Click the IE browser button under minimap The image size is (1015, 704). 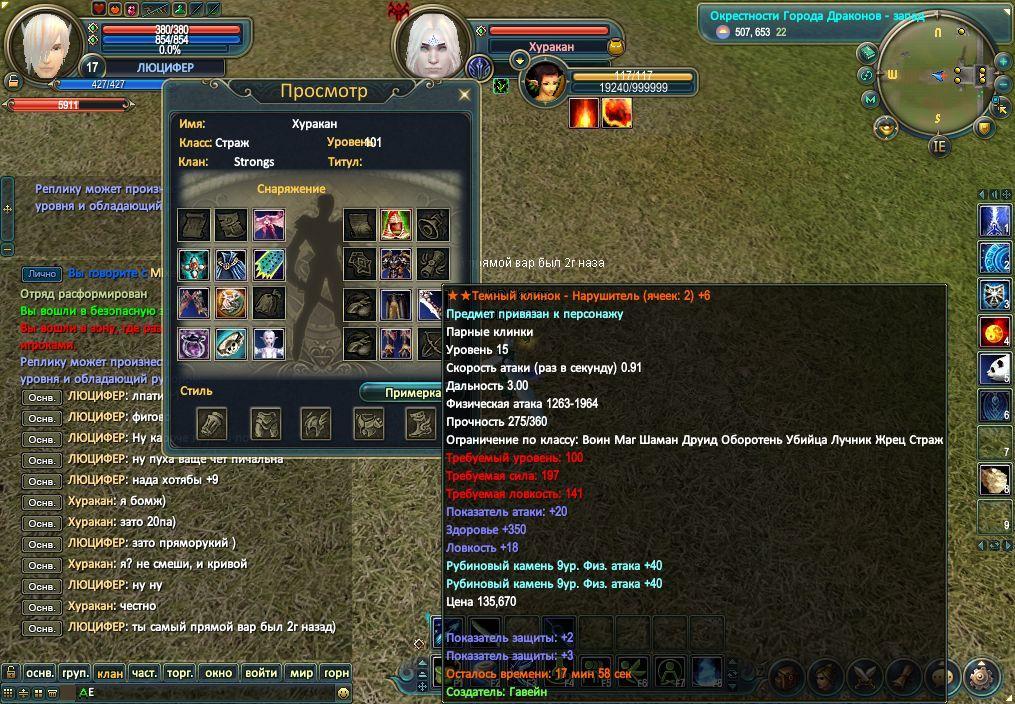[938, 145]
